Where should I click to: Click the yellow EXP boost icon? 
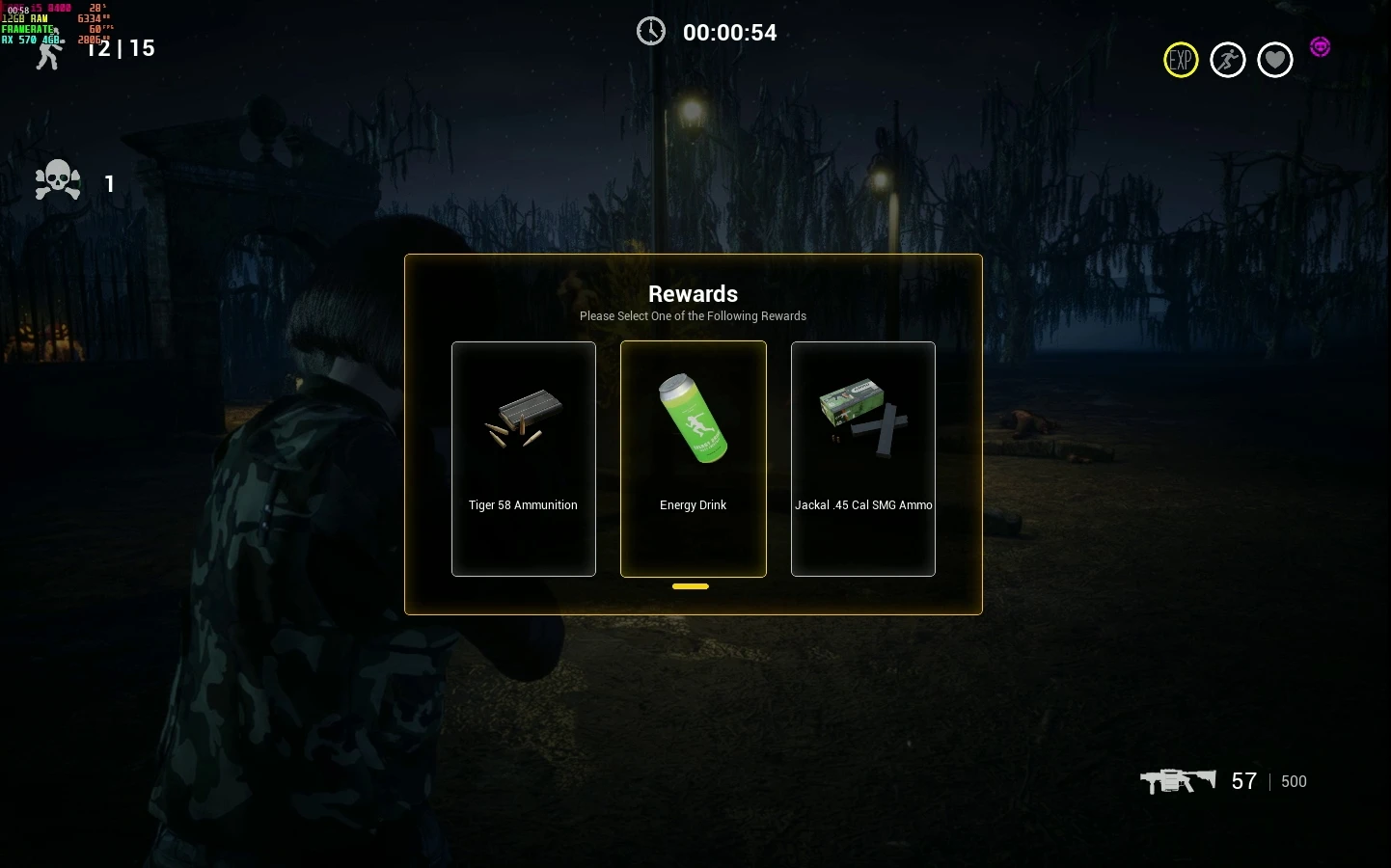(x=1181, y=61)
